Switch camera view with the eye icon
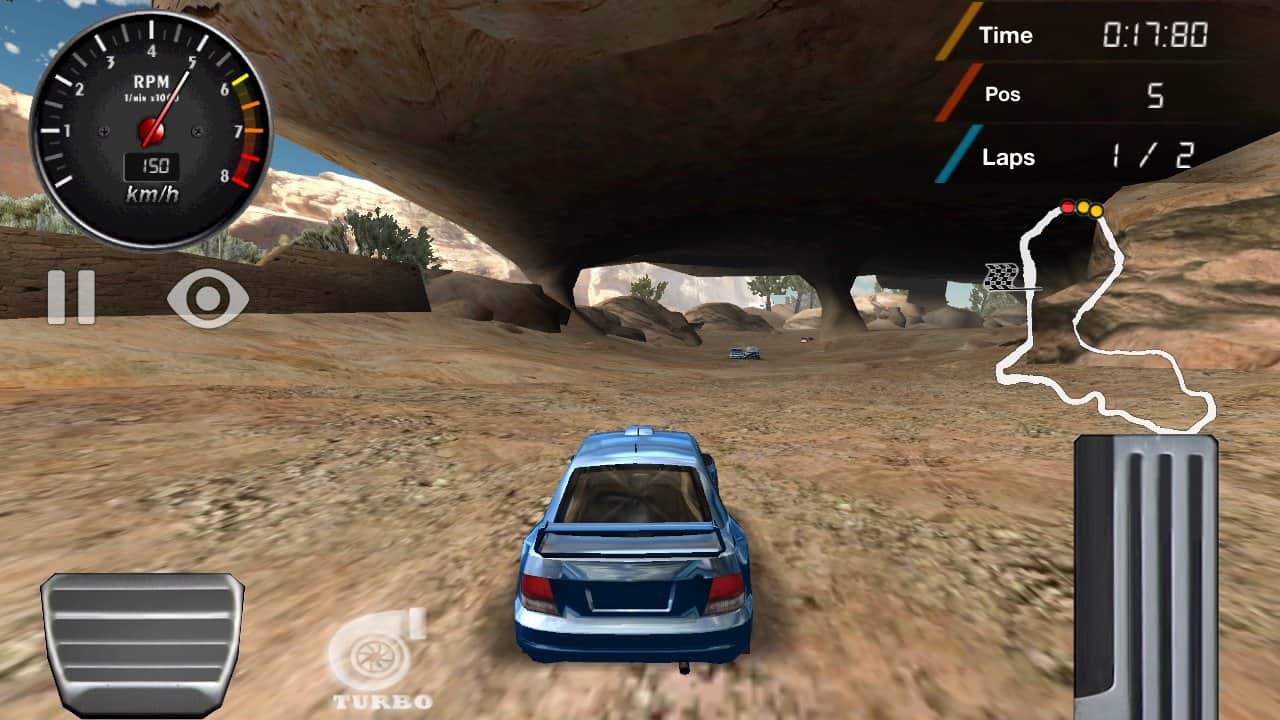Image resolution: width=1280 pixels, height=720 pixels. 208,297
